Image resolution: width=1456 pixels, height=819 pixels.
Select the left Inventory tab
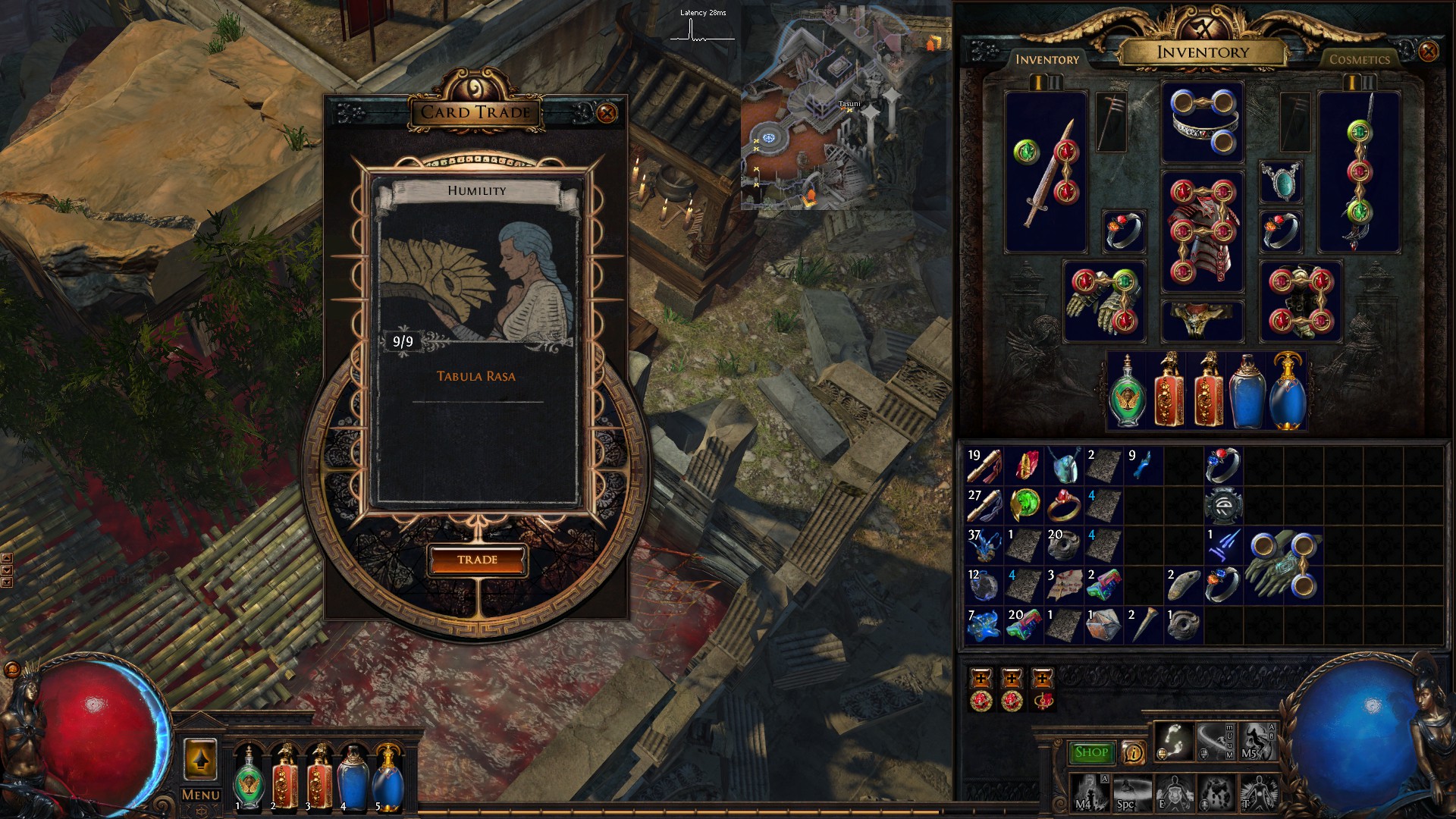coord(1048,58)
